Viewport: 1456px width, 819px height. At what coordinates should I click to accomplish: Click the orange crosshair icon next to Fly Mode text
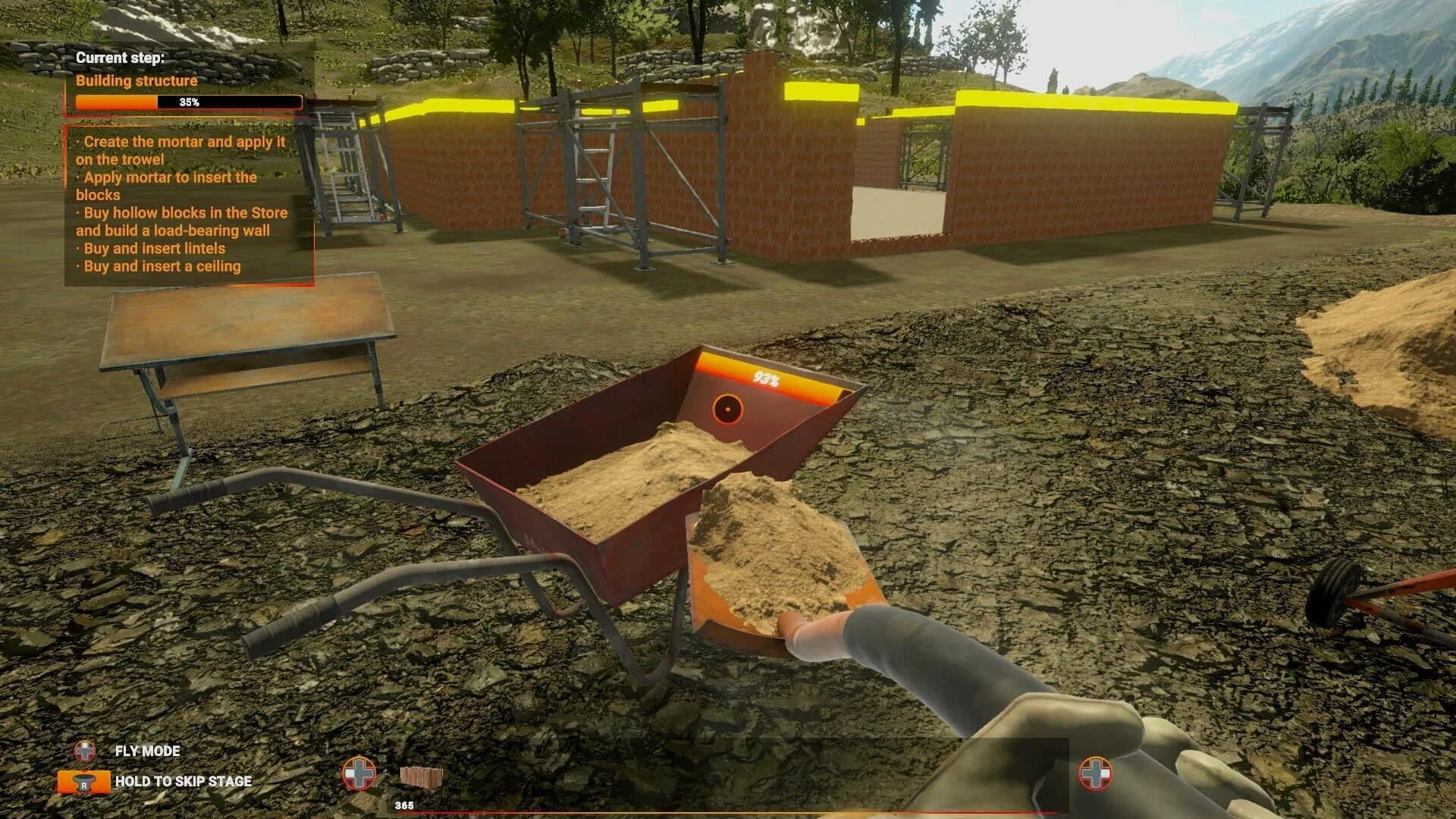(85, 752)
